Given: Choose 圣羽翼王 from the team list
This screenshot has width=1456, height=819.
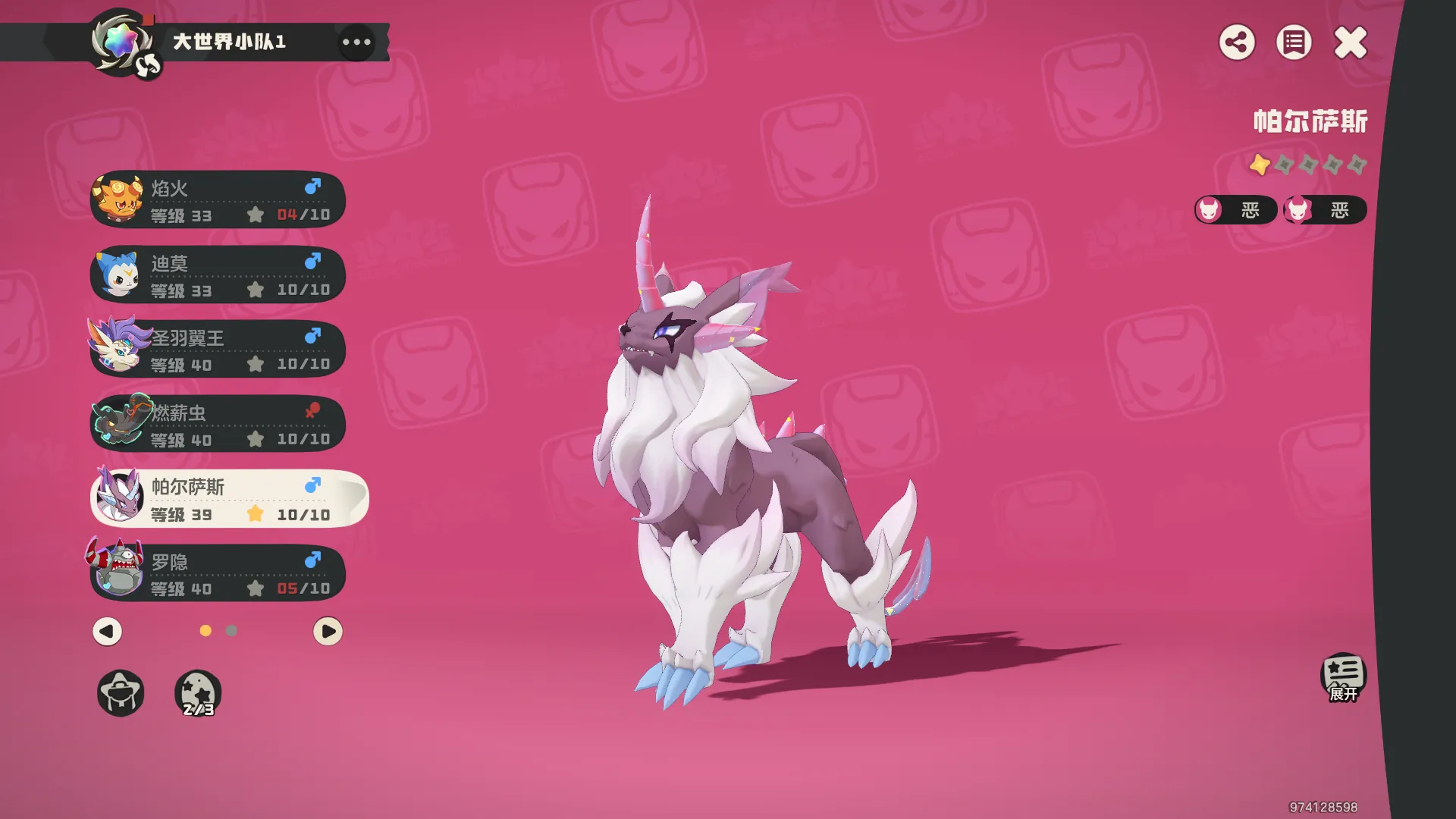Looking at the screenshot, I should pos(218,350).
